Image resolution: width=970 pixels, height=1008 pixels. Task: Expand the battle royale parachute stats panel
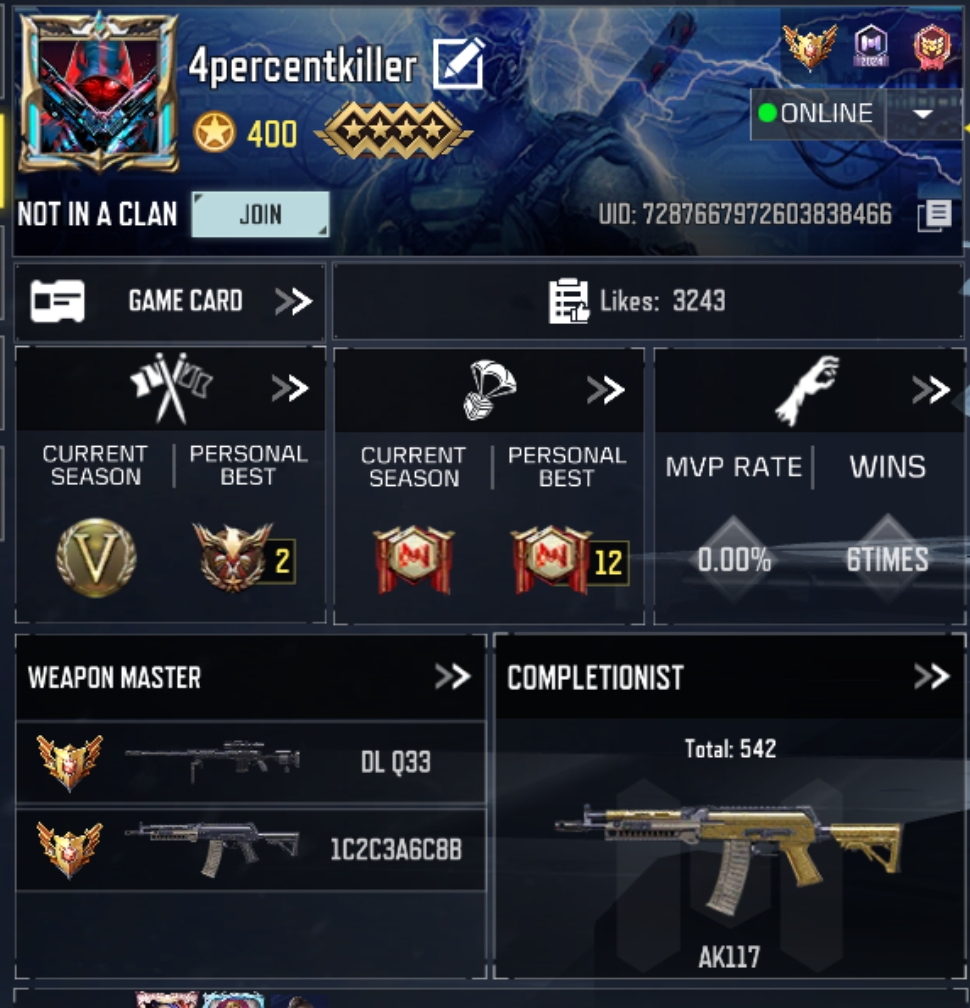point(606,389)
